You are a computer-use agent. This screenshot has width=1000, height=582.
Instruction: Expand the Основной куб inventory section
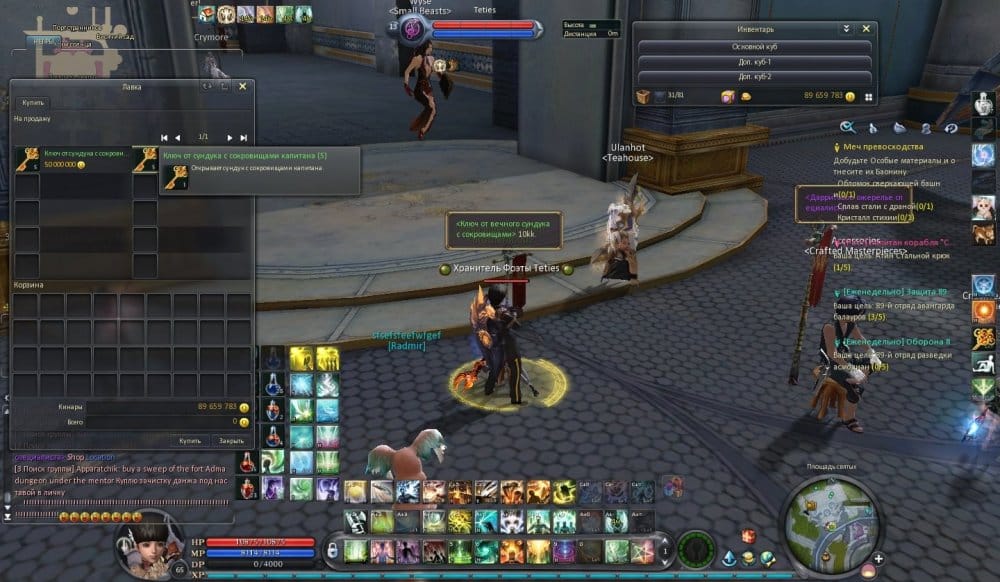(x=754, y=46)
